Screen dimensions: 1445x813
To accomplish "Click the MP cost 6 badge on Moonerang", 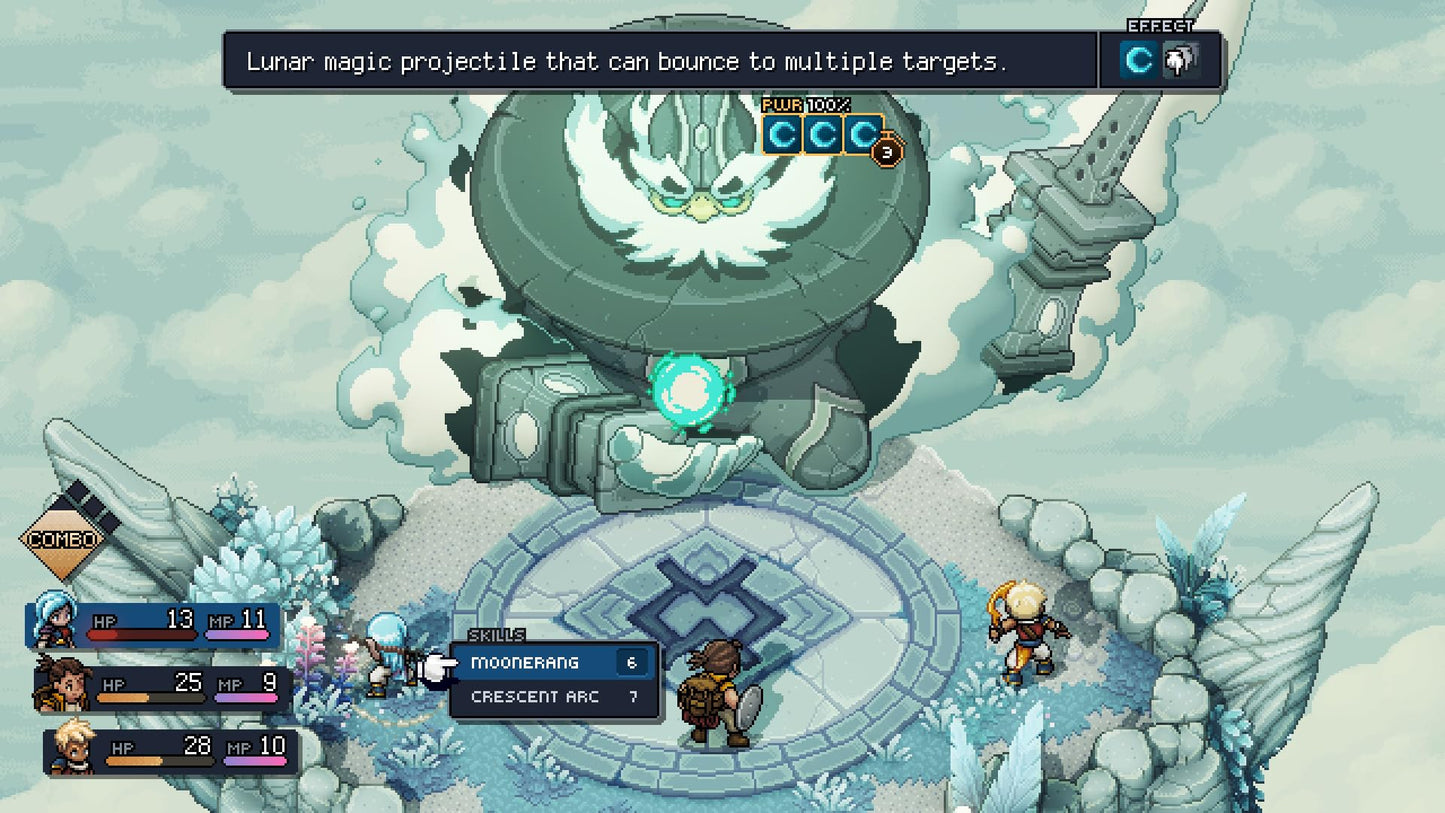I will 633,662.
